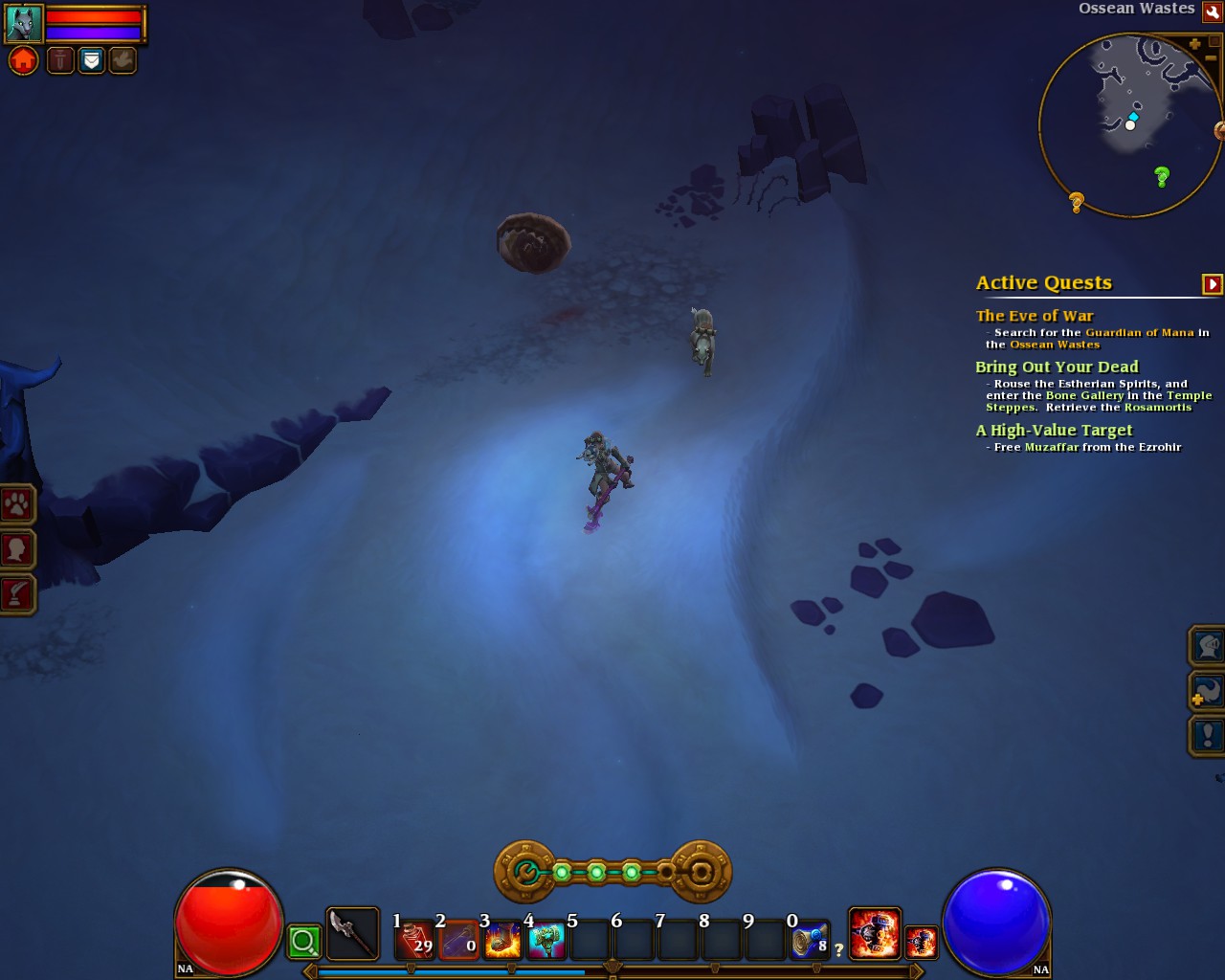Select the Bring Out Your Dead quest
Screen dimensions: 1225x980
pos(1057,367)
